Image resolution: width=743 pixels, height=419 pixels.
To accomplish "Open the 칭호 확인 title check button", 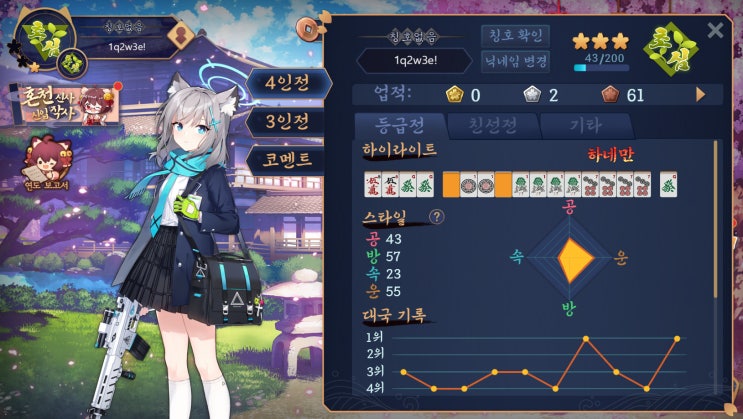I will click(x=515, y=36).
